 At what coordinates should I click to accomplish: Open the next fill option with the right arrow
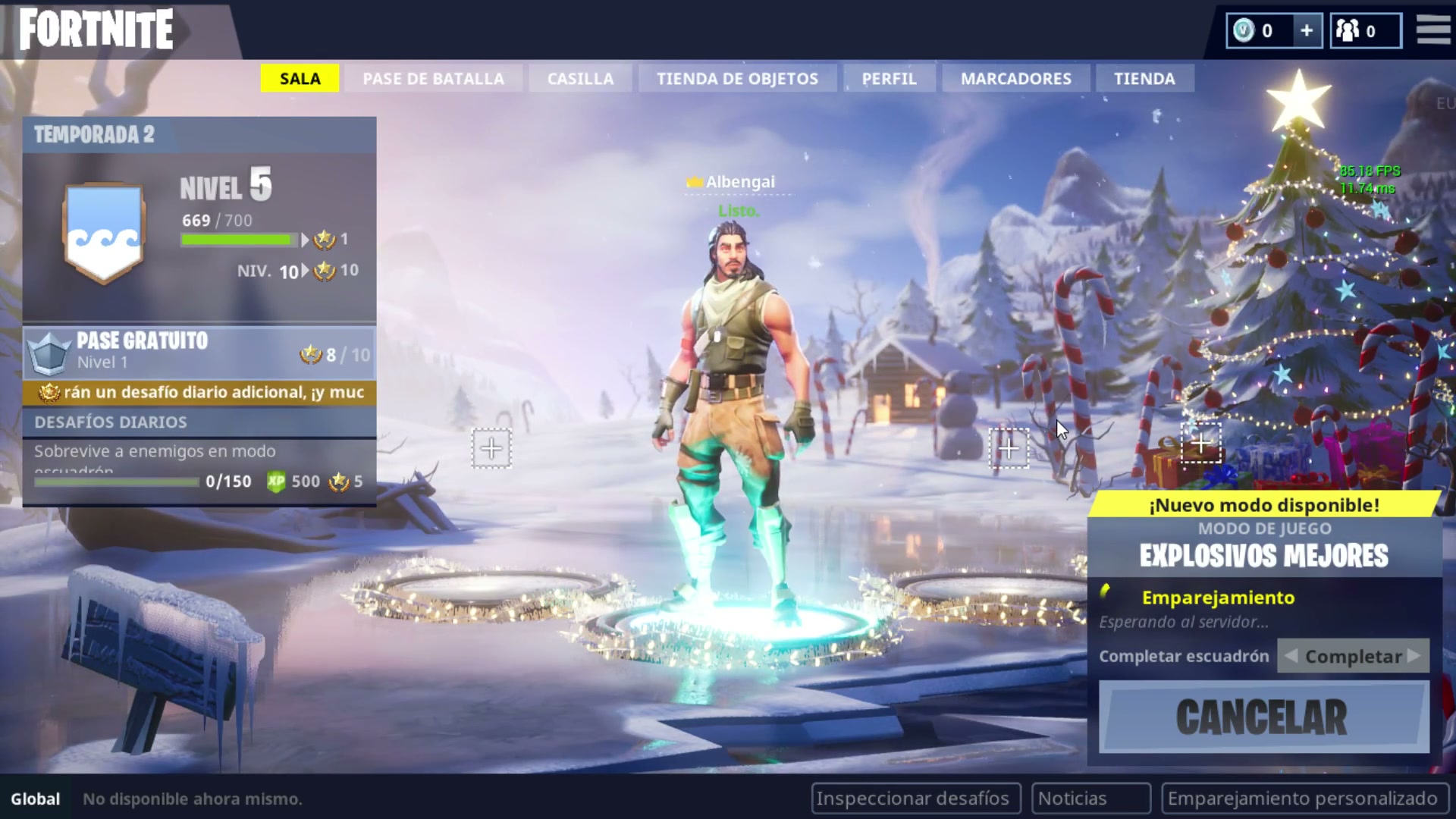point(1412,656)
